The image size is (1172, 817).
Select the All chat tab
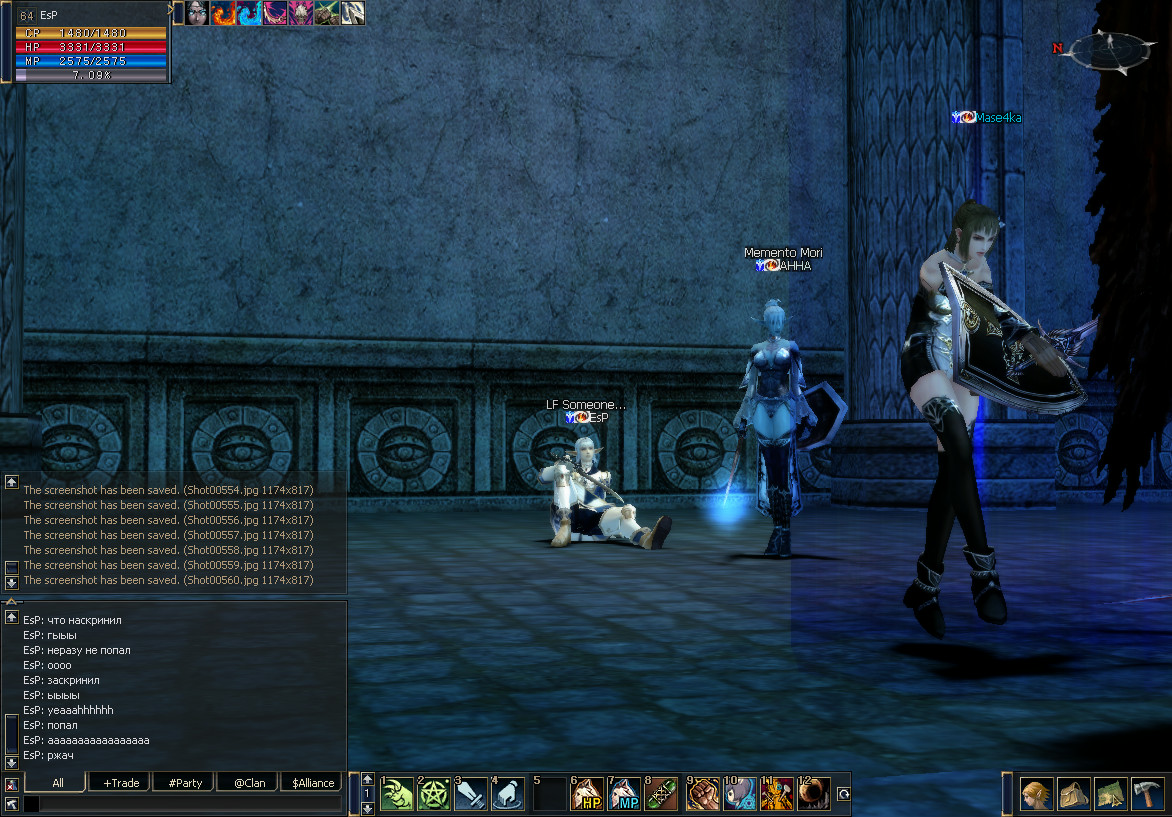click(x=58, y=783)
